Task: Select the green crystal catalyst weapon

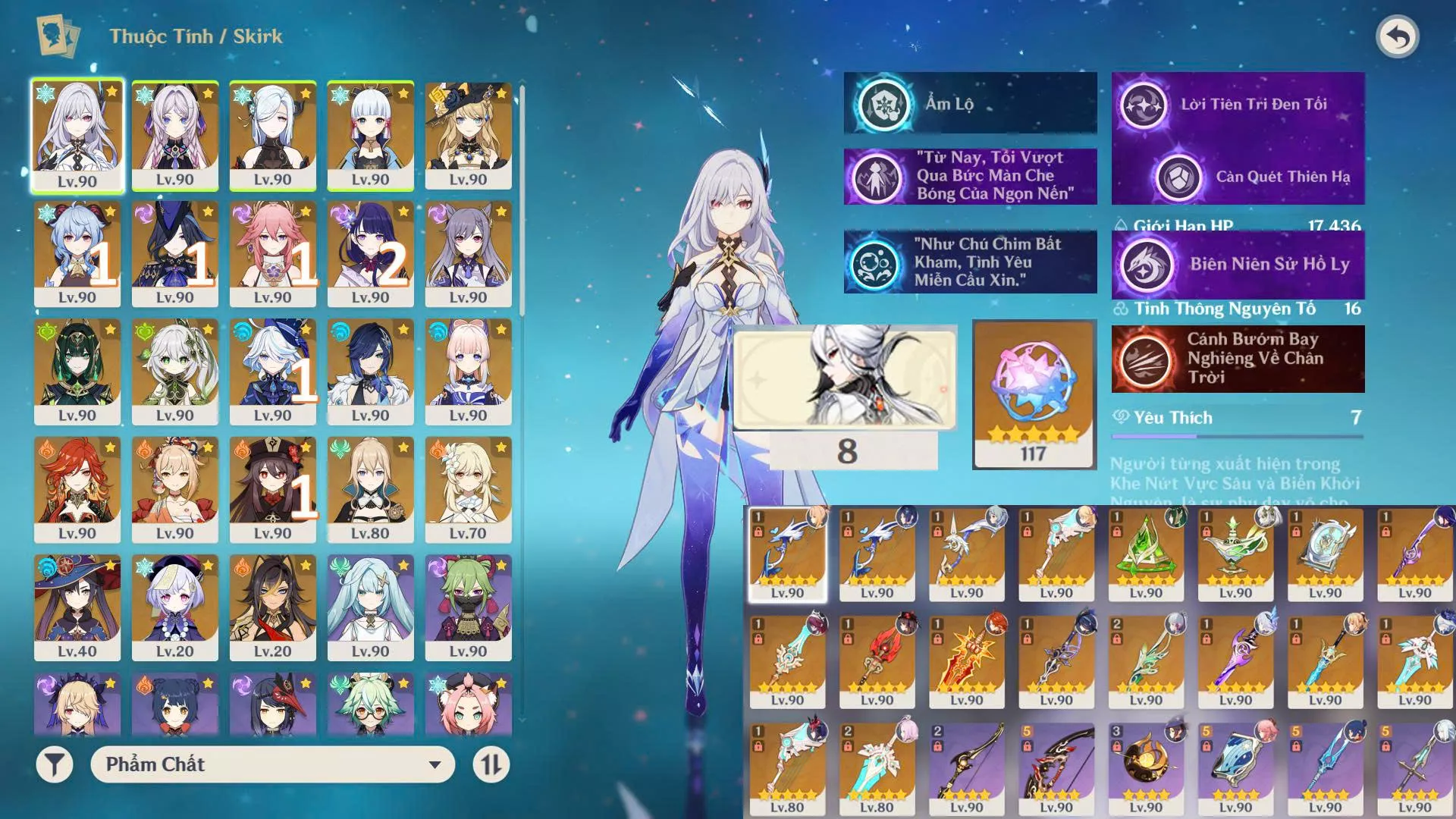Action: (x=1146, y=554)
